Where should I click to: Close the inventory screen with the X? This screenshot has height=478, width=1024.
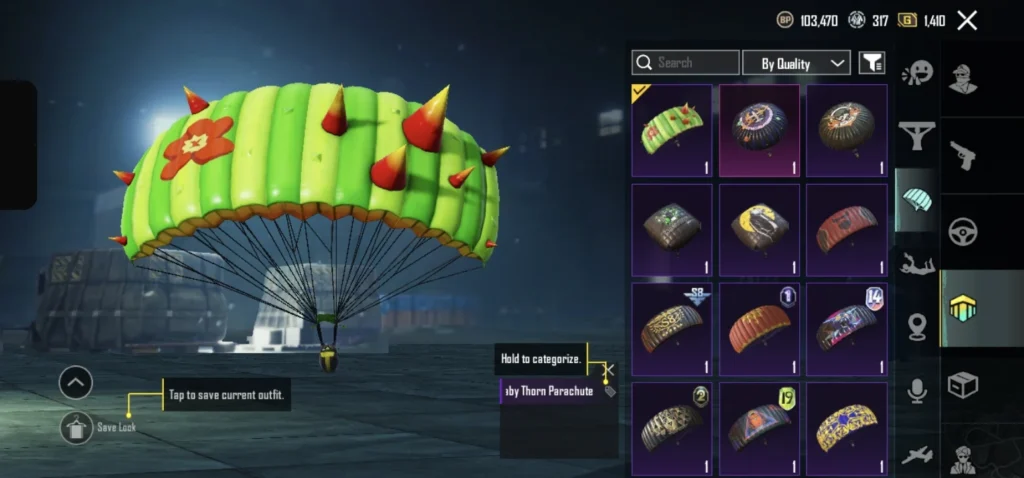coord(967,20)
